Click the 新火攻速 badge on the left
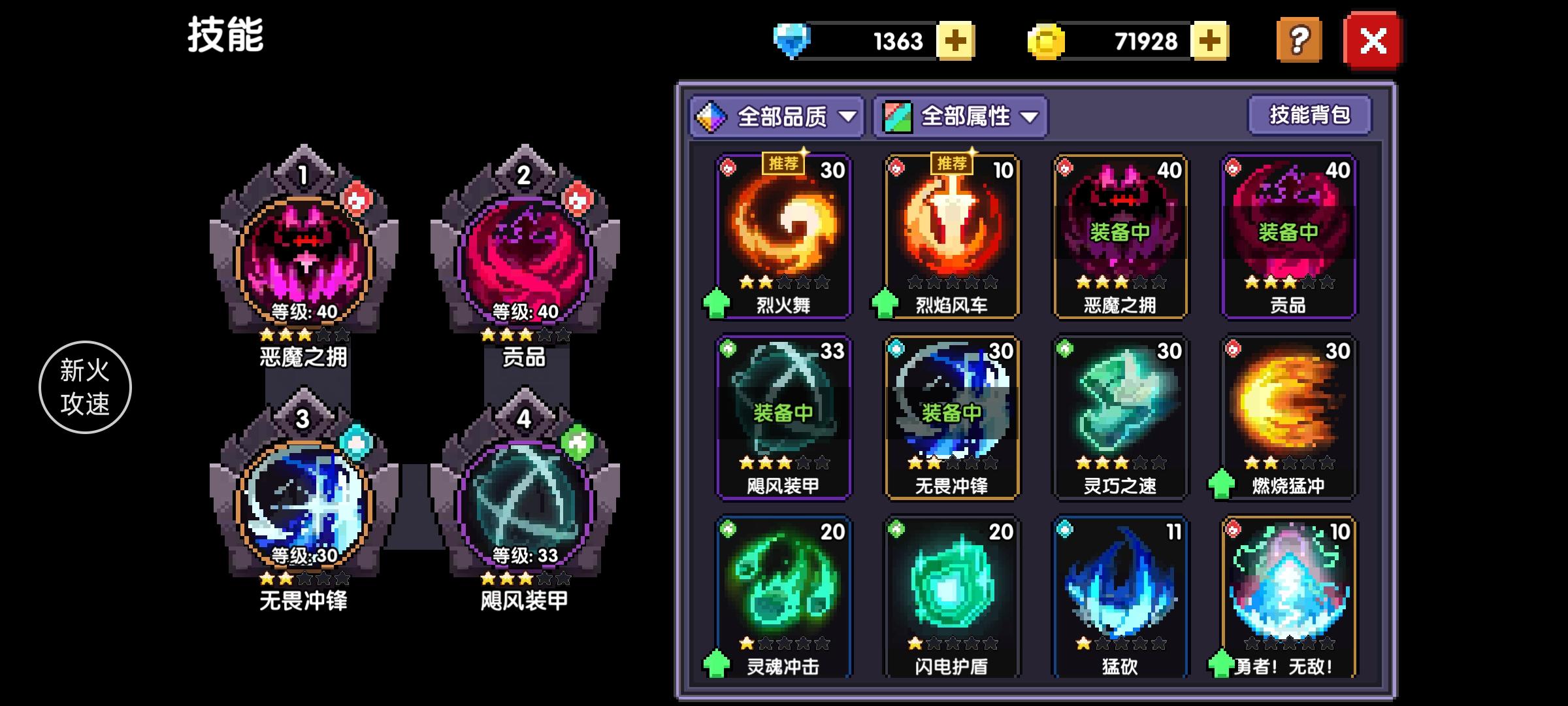The width and height of the screenshot is (1568, 706). click(85, 387)
